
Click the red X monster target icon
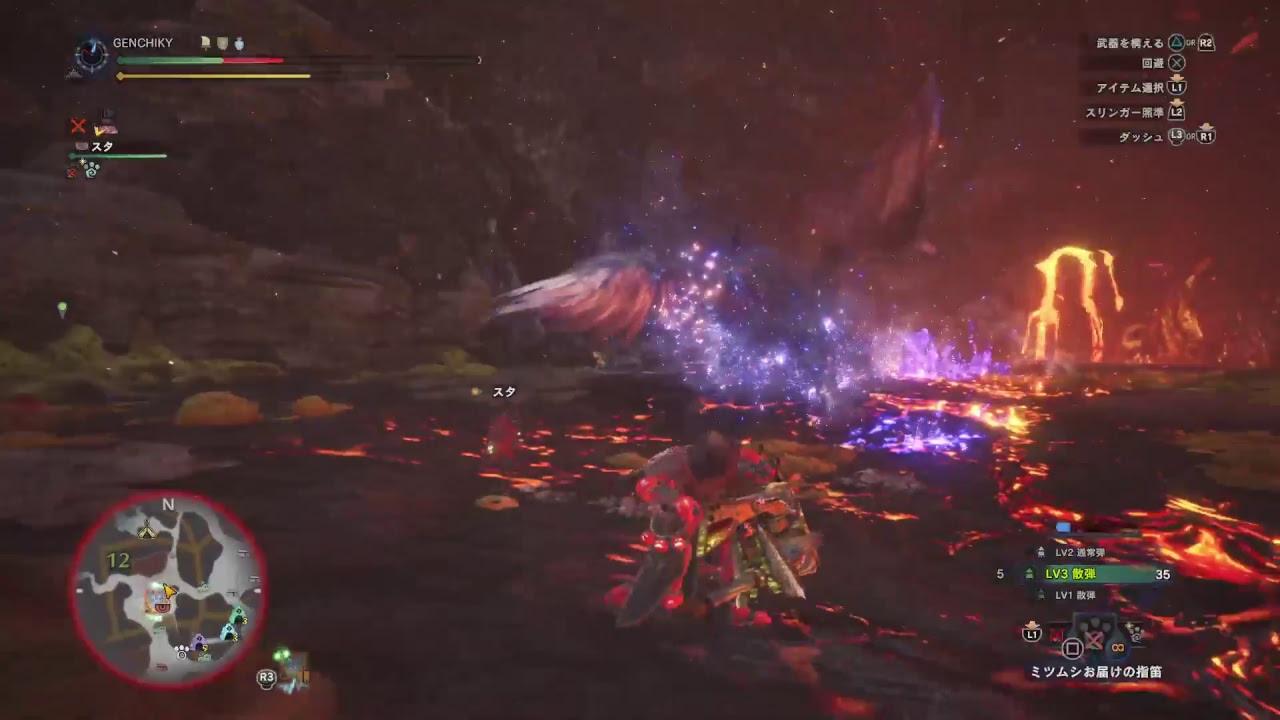pos(79,125)
